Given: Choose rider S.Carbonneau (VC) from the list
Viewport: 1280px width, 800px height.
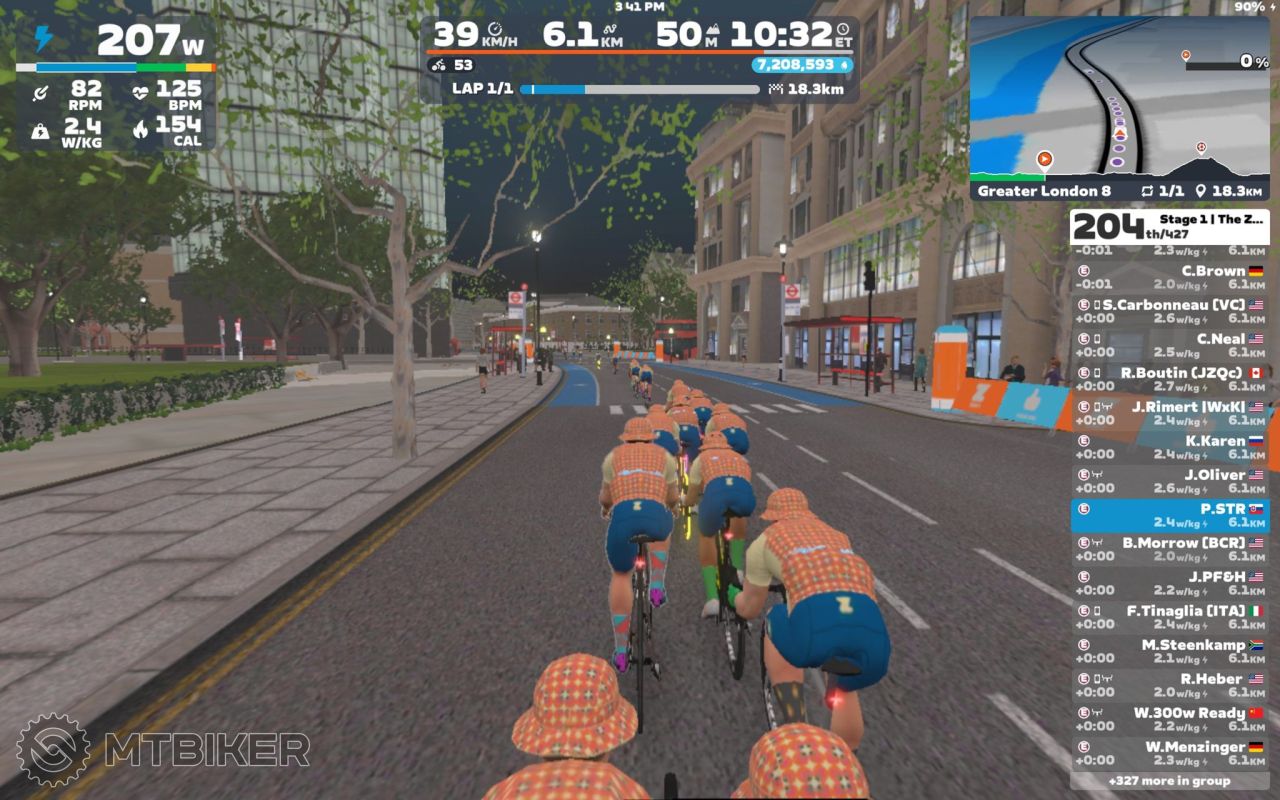Looking at the screenshot, I should click(1170, 311).
